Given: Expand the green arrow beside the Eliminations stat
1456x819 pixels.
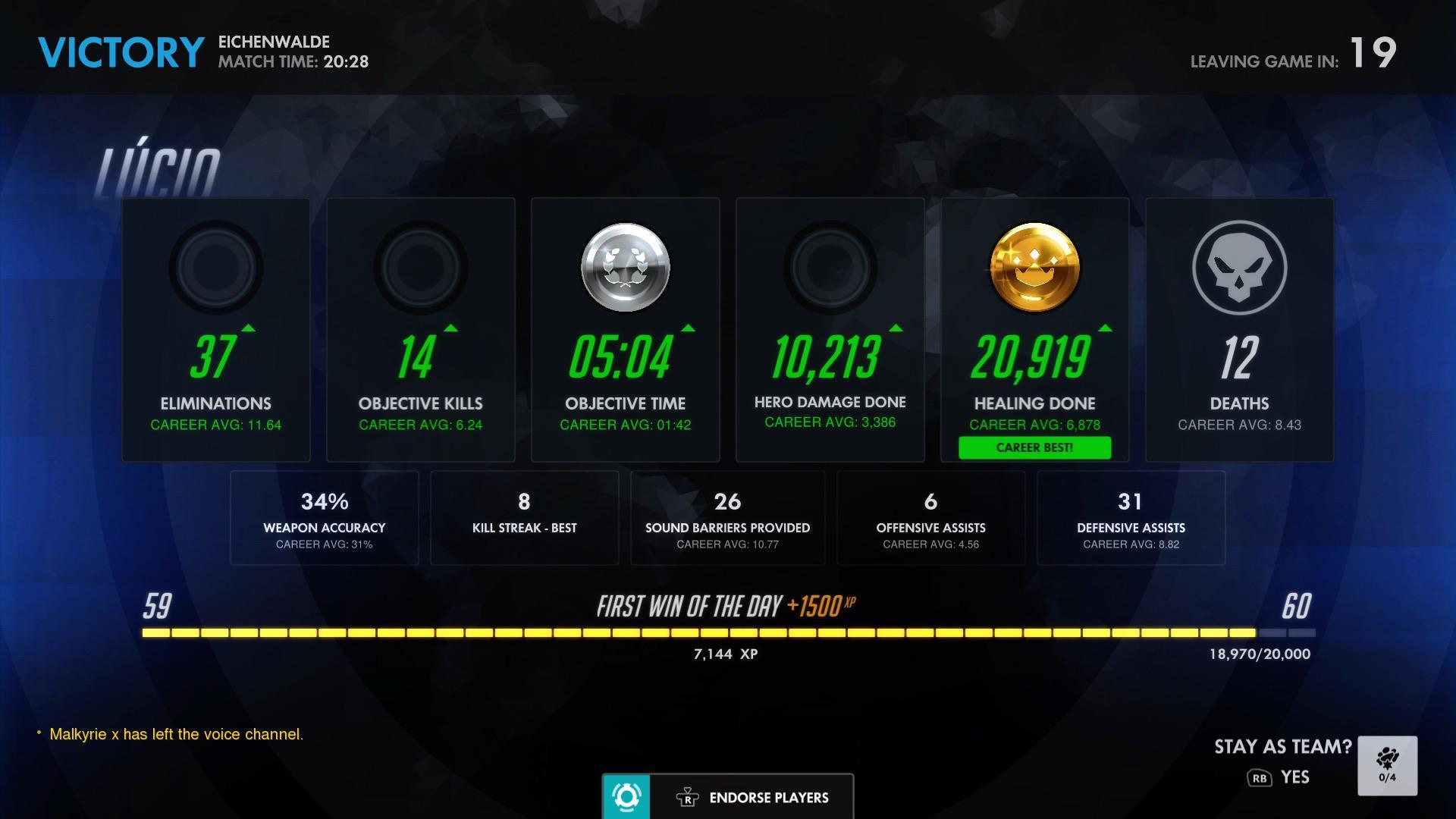Looking at the screenshot, I should (x=248, y=329).
